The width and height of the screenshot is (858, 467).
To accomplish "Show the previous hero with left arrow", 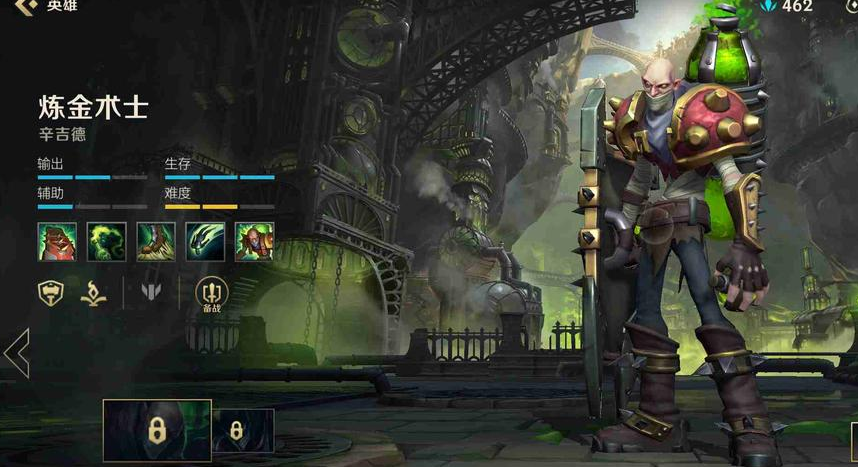I will coord(16,352).
